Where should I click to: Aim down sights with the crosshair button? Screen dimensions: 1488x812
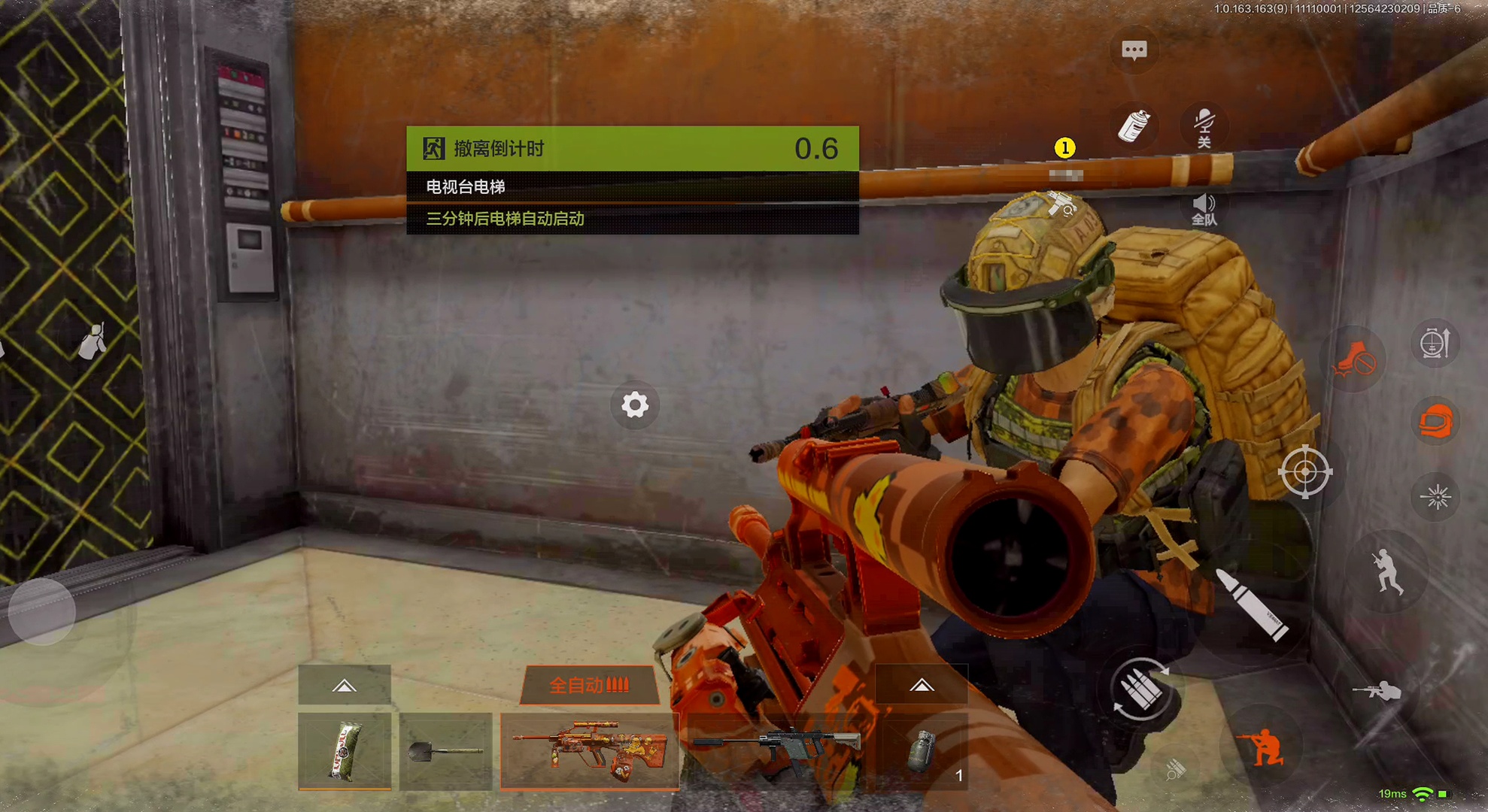pyautogui.click(x=1305, y=472)
